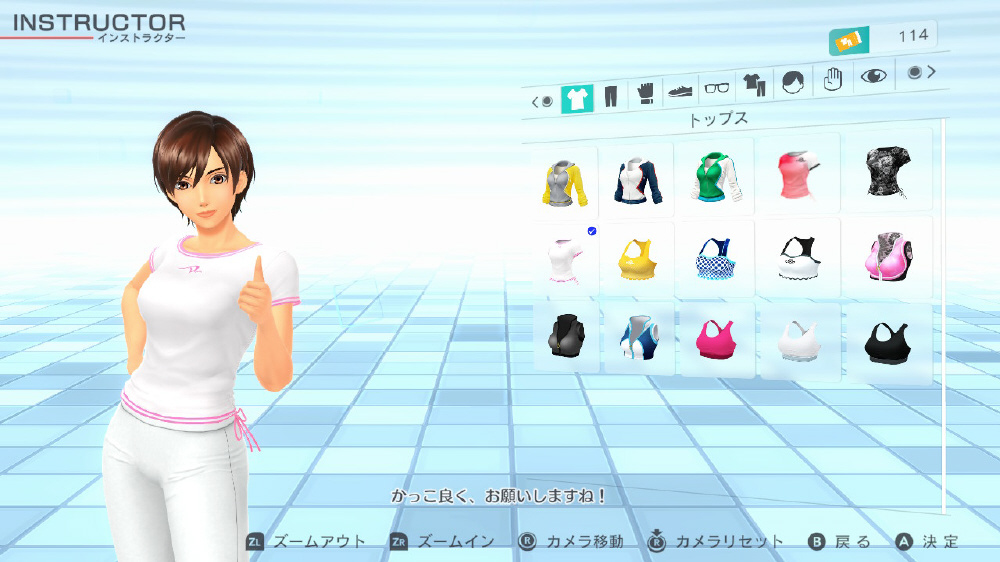The width and height of the screenshot is (1000, 562).
Task: Select the plain black sports bra
Action: click(x=884, y=342)
